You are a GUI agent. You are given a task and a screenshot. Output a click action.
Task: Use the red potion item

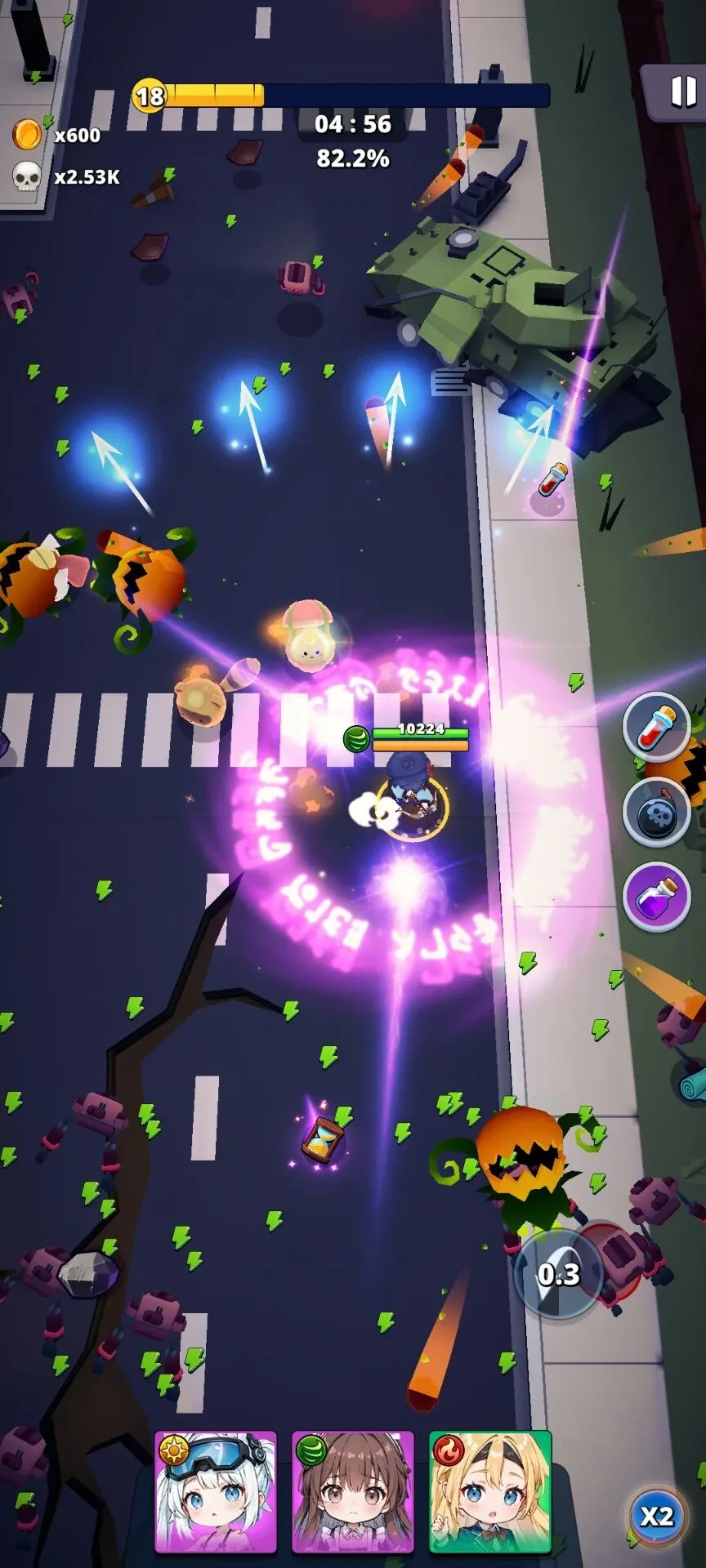pyautogui.click(x=656, y=726)
